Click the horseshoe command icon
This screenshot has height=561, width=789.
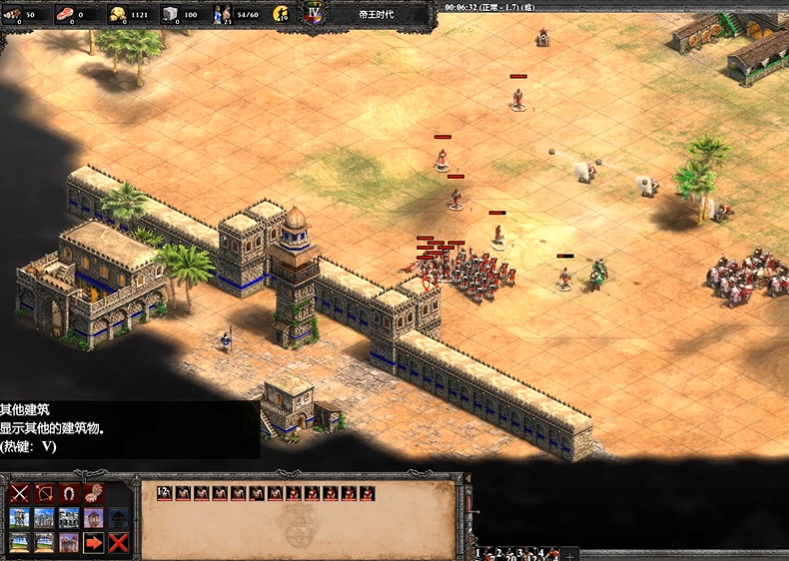click(x=69, y=493)
